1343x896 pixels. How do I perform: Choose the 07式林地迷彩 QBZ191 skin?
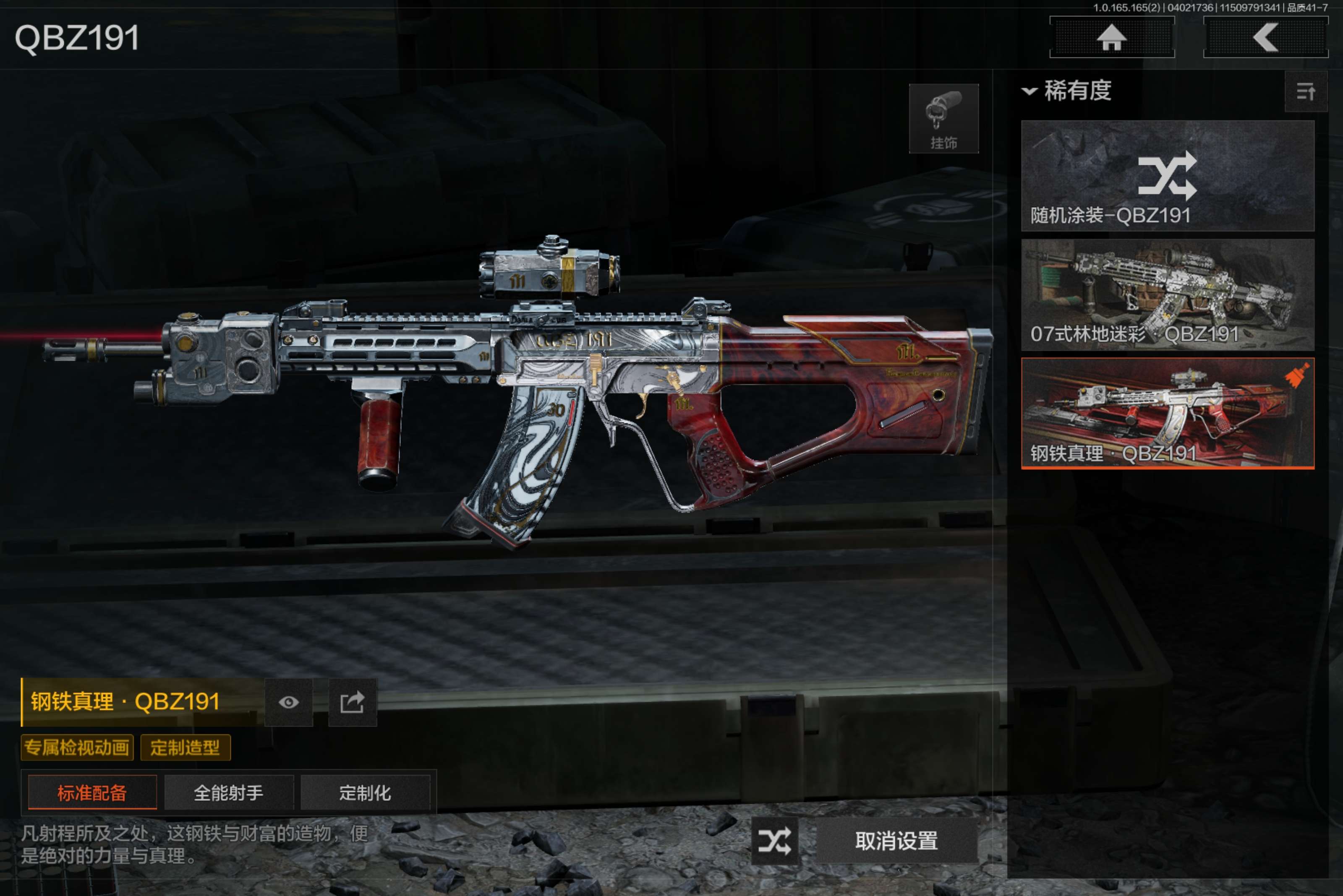[1167, 294]
